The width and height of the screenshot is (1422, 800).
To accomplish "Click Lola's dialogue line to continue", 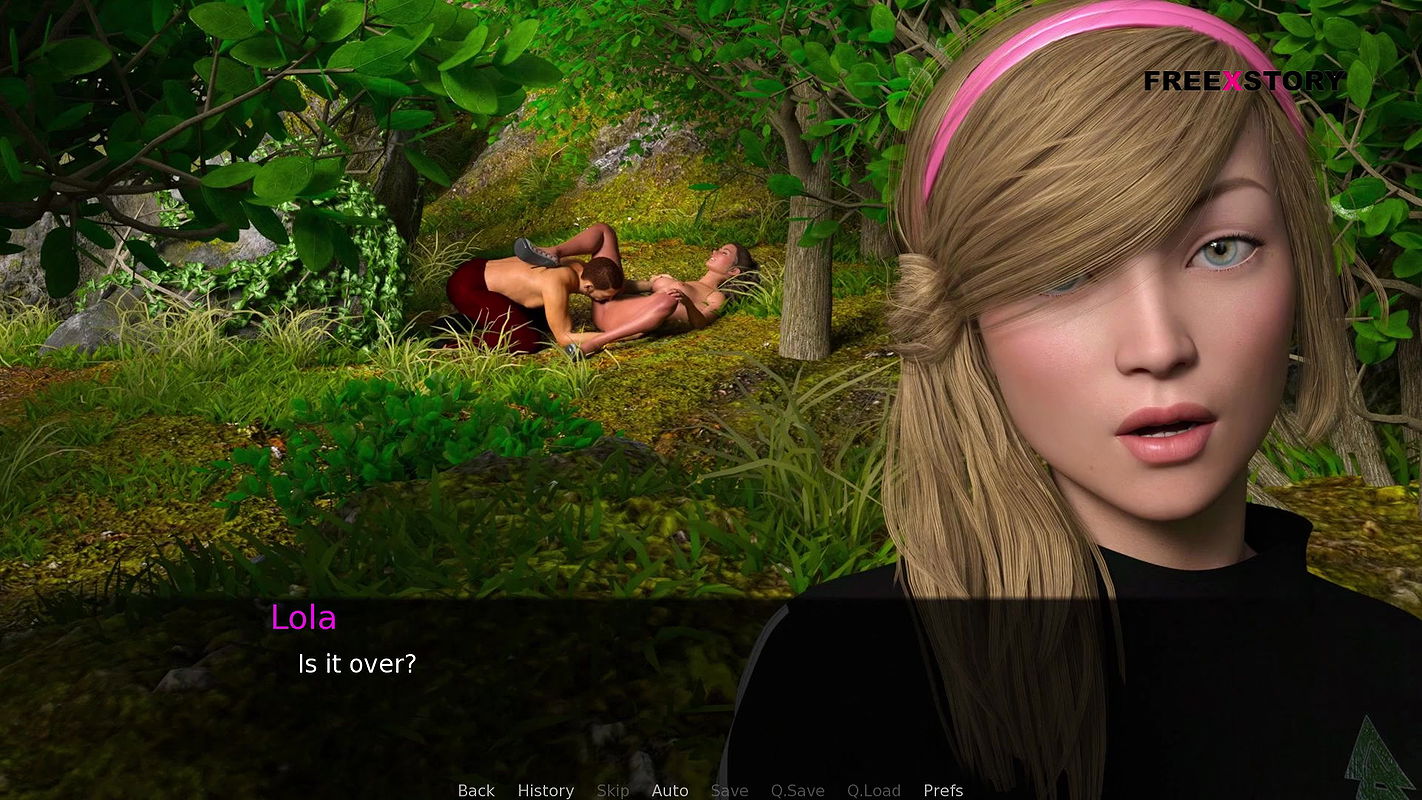I will (x=357, y=663).
